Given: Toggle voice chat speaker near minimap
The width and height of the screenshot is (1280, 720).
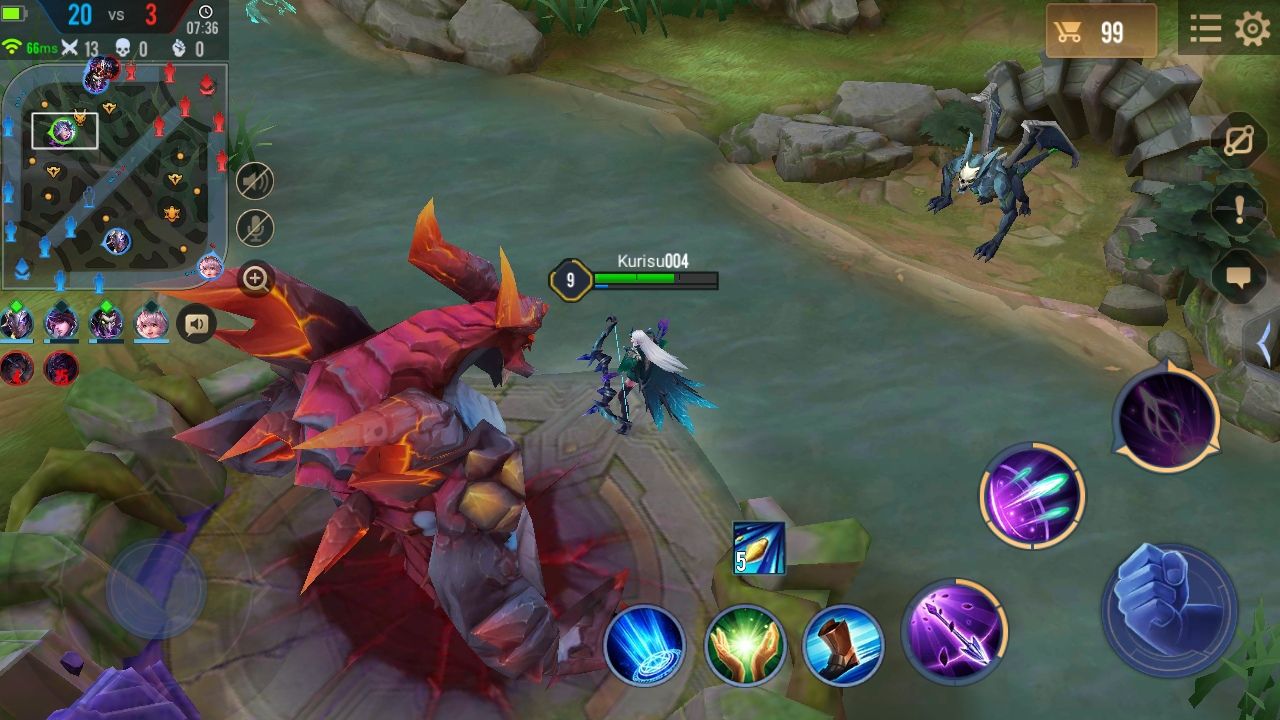Looking at the screenshot, I should point(196,323).
